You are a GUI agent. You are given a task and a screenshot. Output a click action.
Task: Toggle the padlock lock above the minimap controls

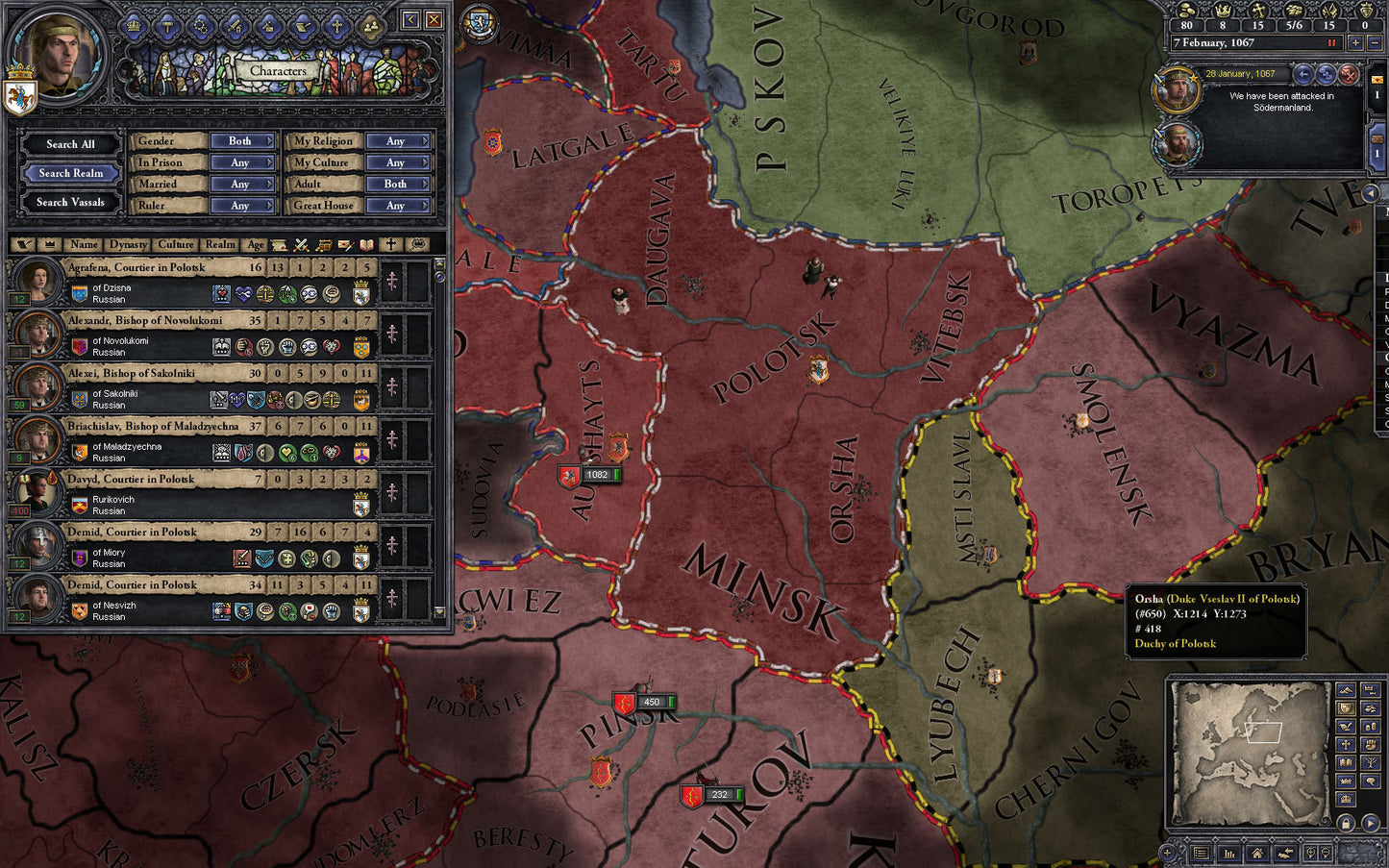1346,822
